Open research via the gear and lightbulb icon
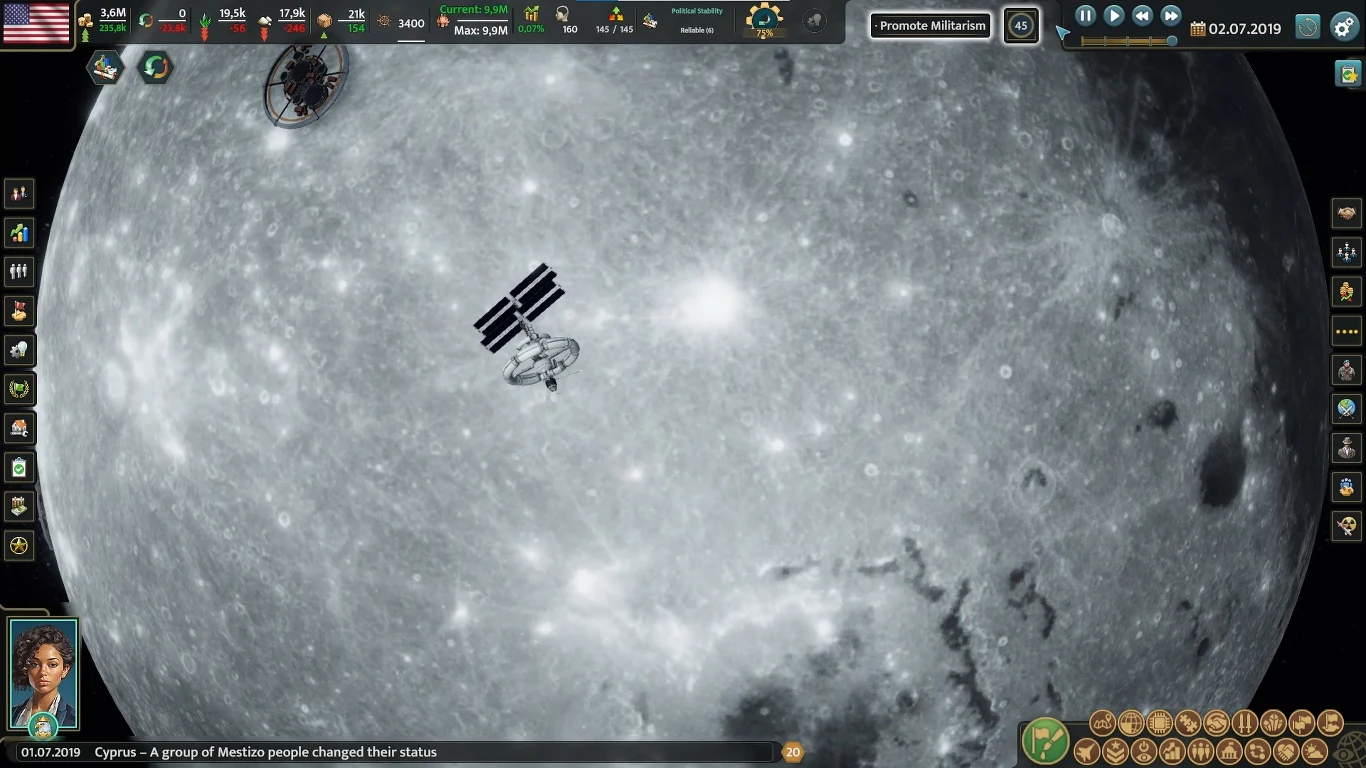1366x768 pixels. pos(17,350)
